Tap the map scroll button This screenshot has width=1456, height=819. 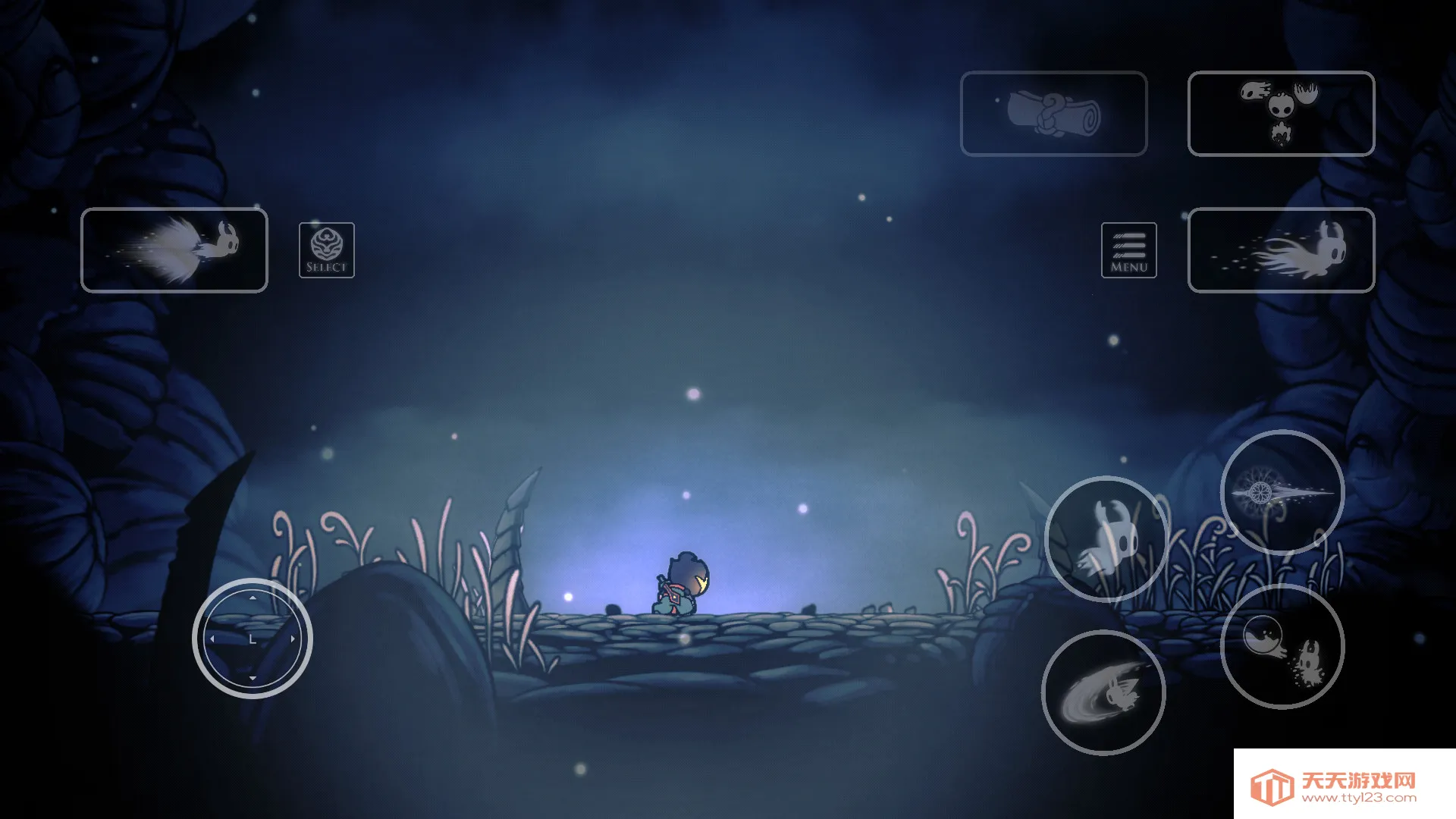(1053, 114)
